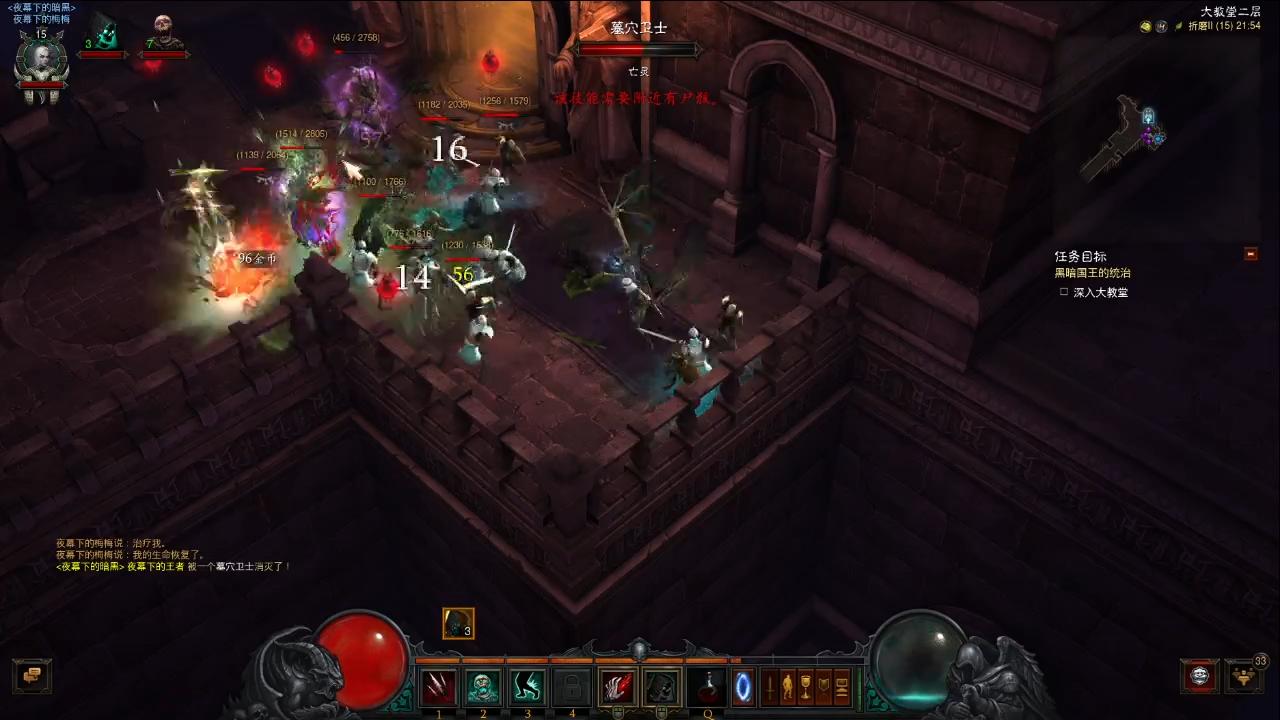
Task: Open the shield icon button in the menu bar
Action: click(x=824, y=687)
